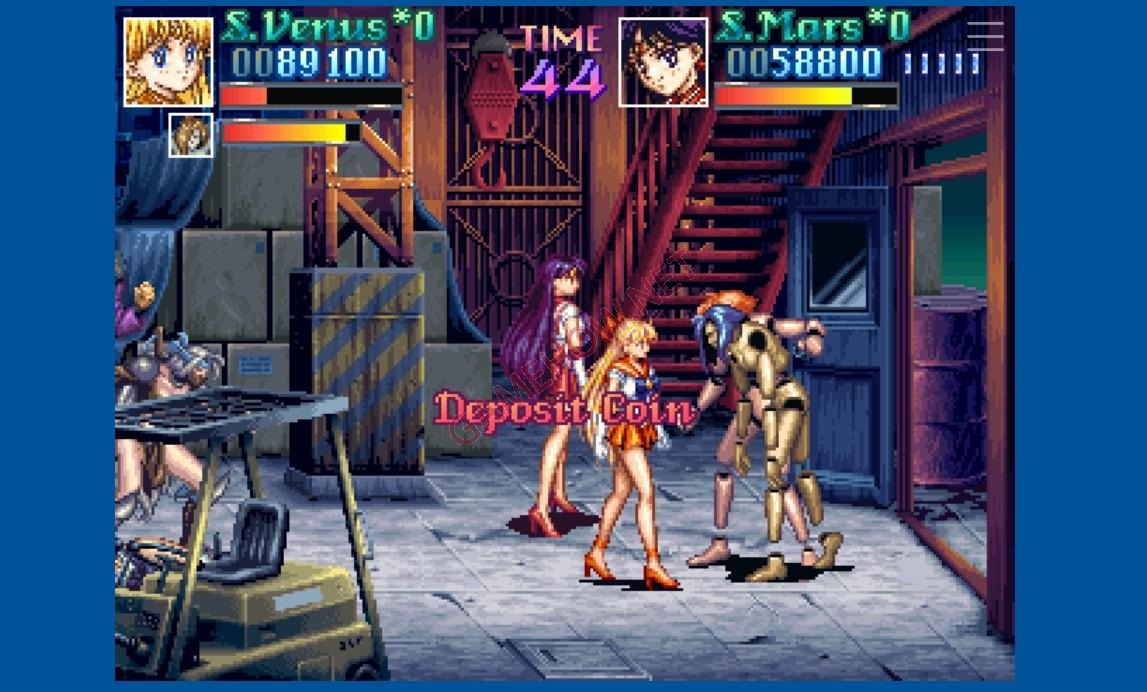Image resolution: width=1147 pixels, height=692 pixels.
Task: Open the three-line hamburger menu
Action: pos(985,36)
